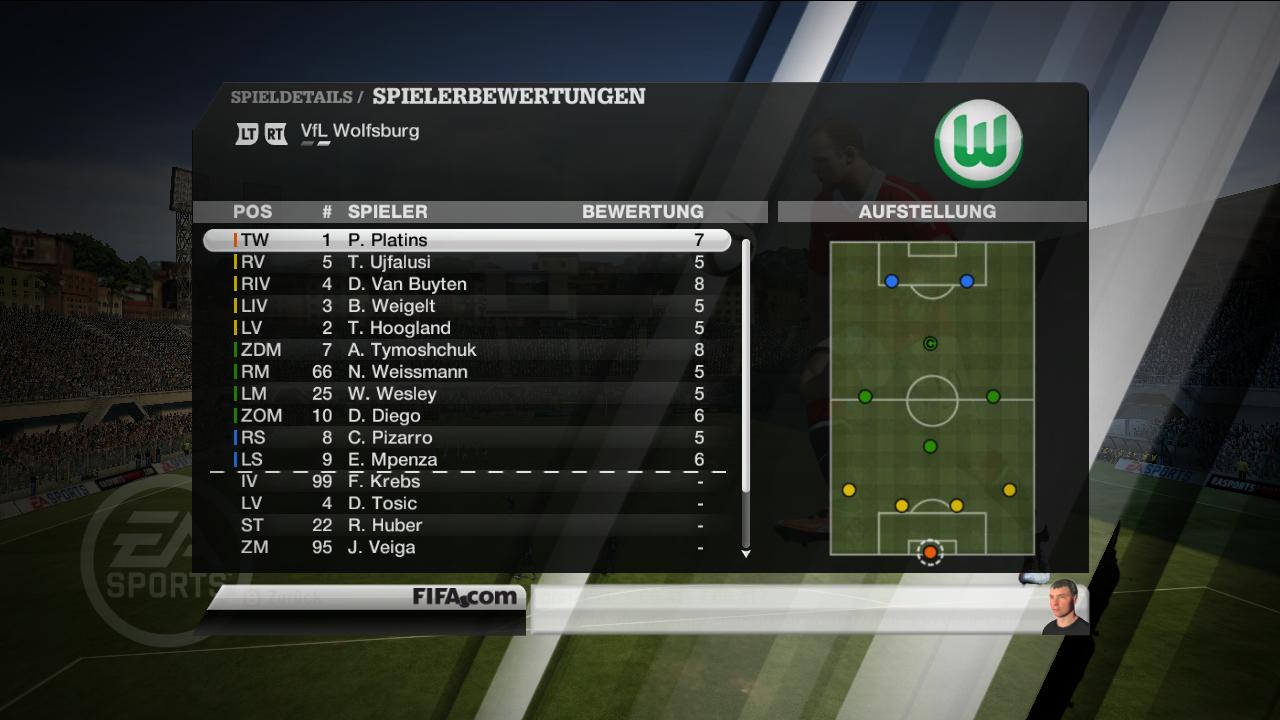This screenshot has height=720, width=1280.
Task: Select W. Wesley's player row
Action: pos(466,394)
